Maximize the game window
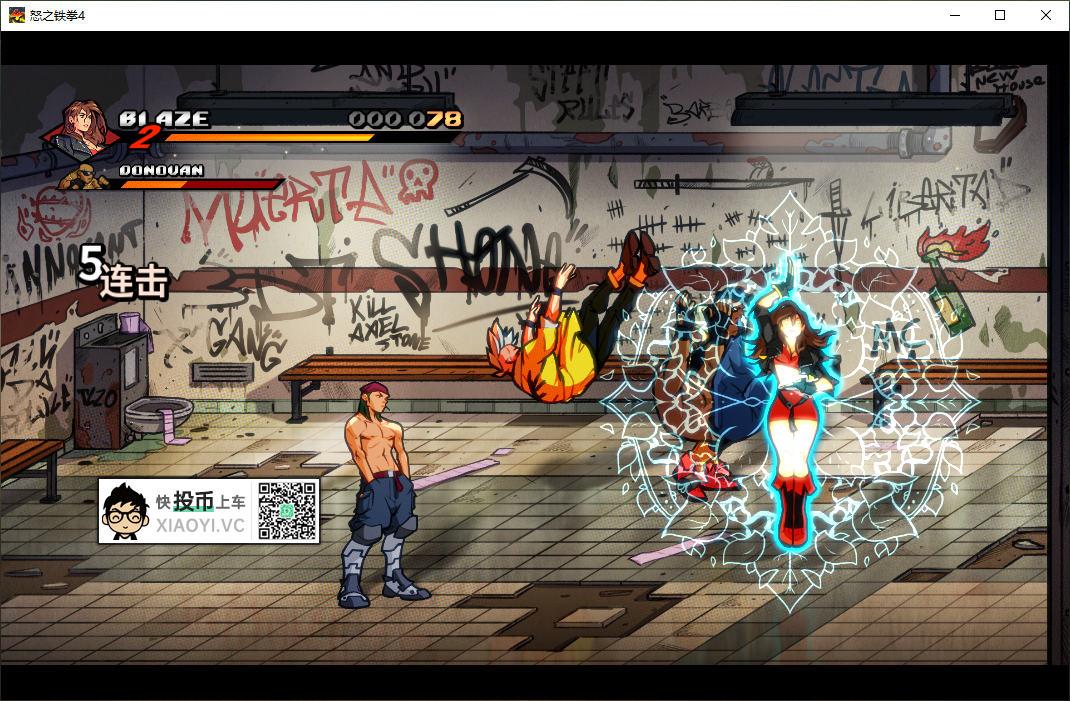 pos(999,15)
